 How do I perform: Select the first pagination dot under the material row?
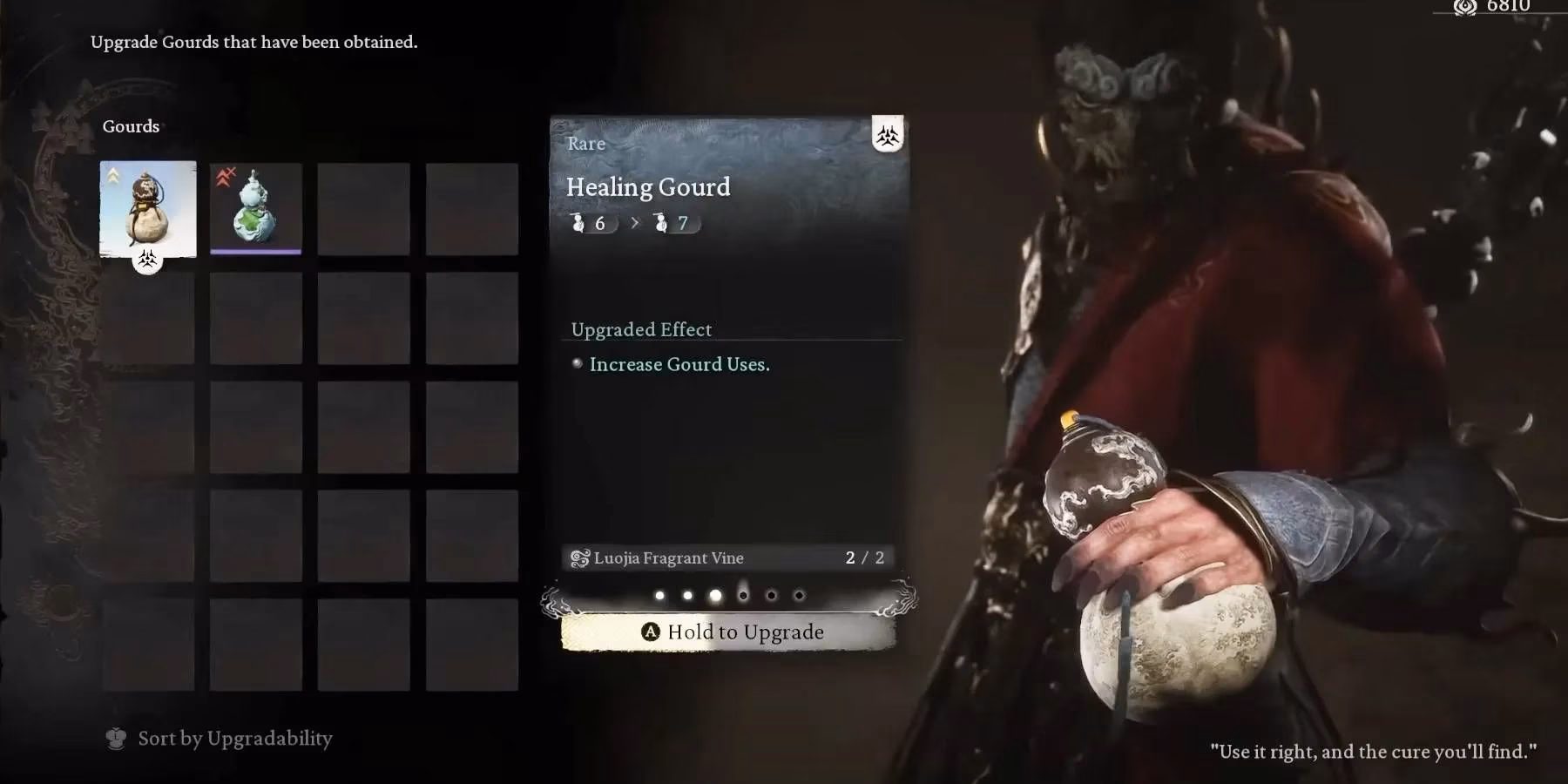pyautogui.click(x=660, y=595)
